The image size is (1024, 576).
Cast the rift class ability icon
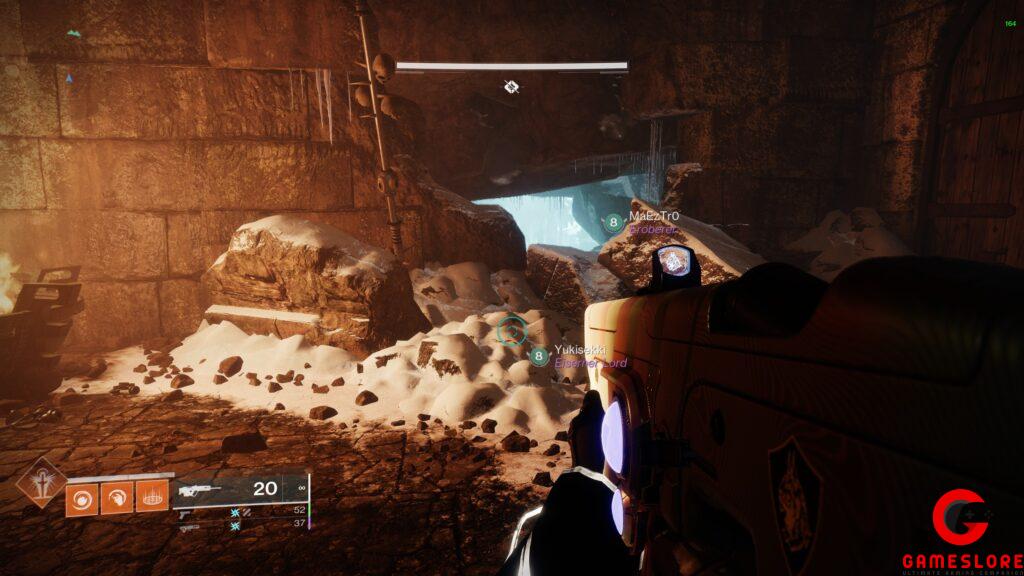click(x=151, y=498)
